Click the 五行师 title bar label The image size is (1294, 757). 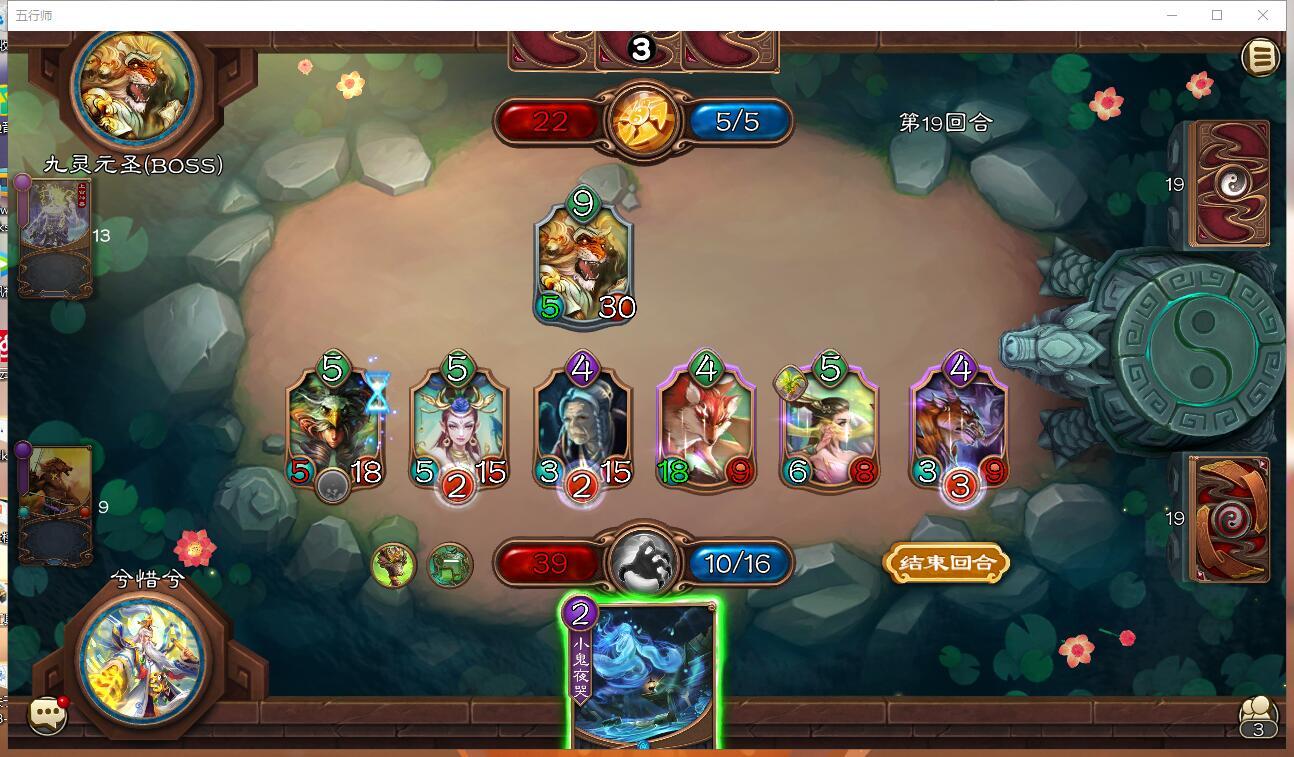pos(33,15)
